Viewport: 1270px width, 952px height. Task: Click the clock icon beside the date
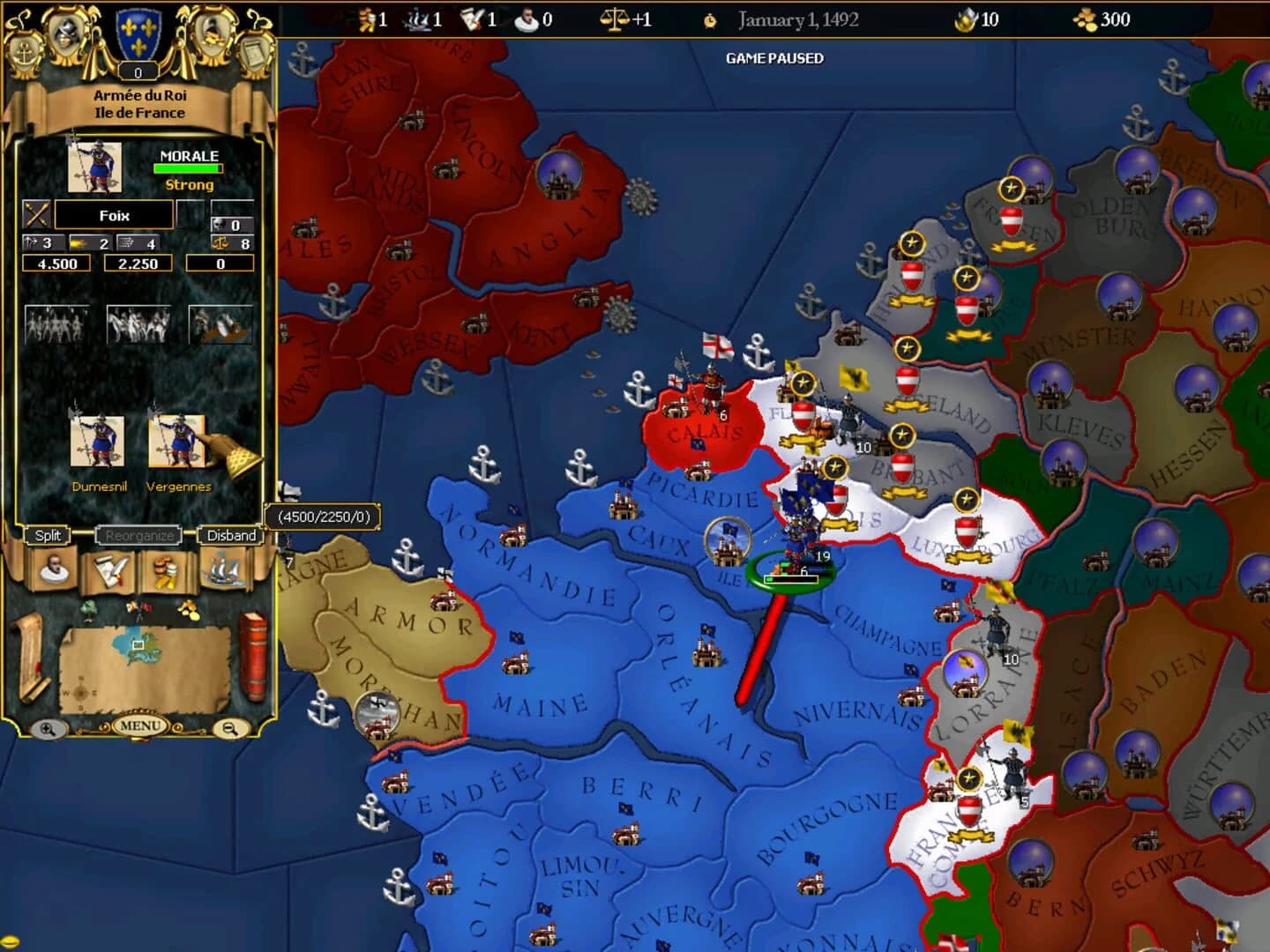coord(707,19)
